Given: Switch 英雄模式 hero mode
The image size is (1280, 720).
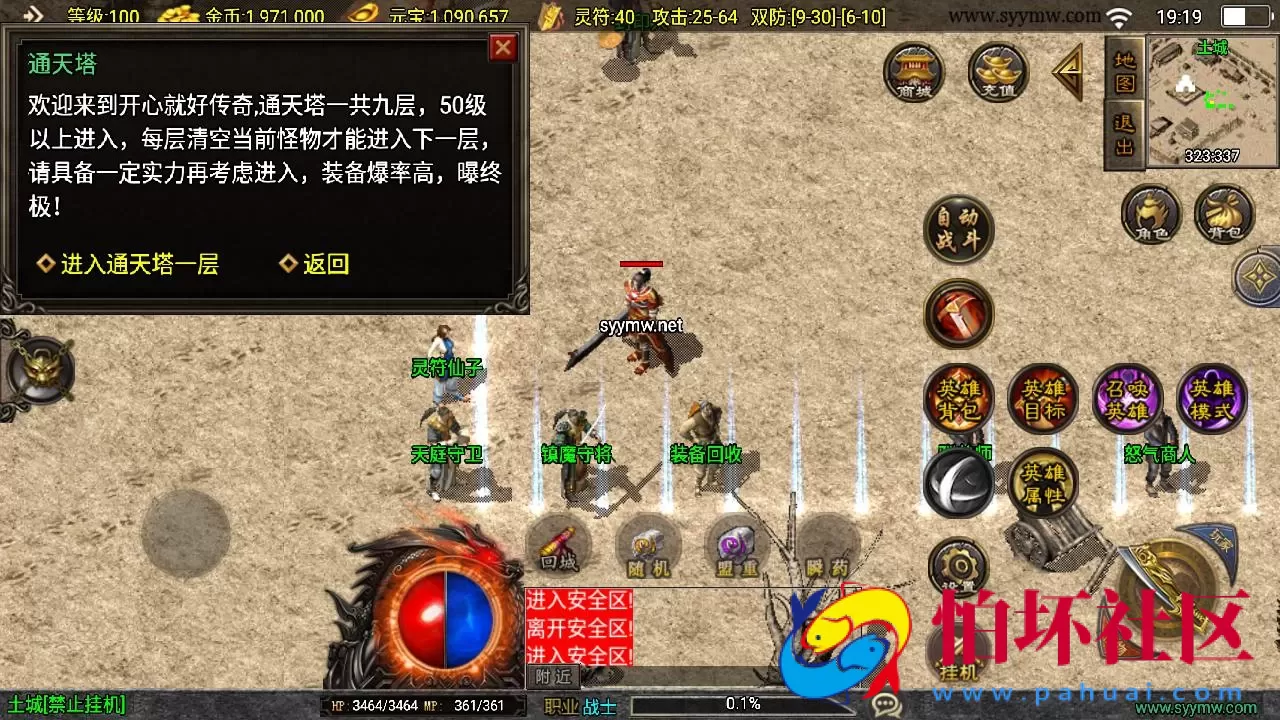Looking at the screenshot, I should (x=1211, y=399).
